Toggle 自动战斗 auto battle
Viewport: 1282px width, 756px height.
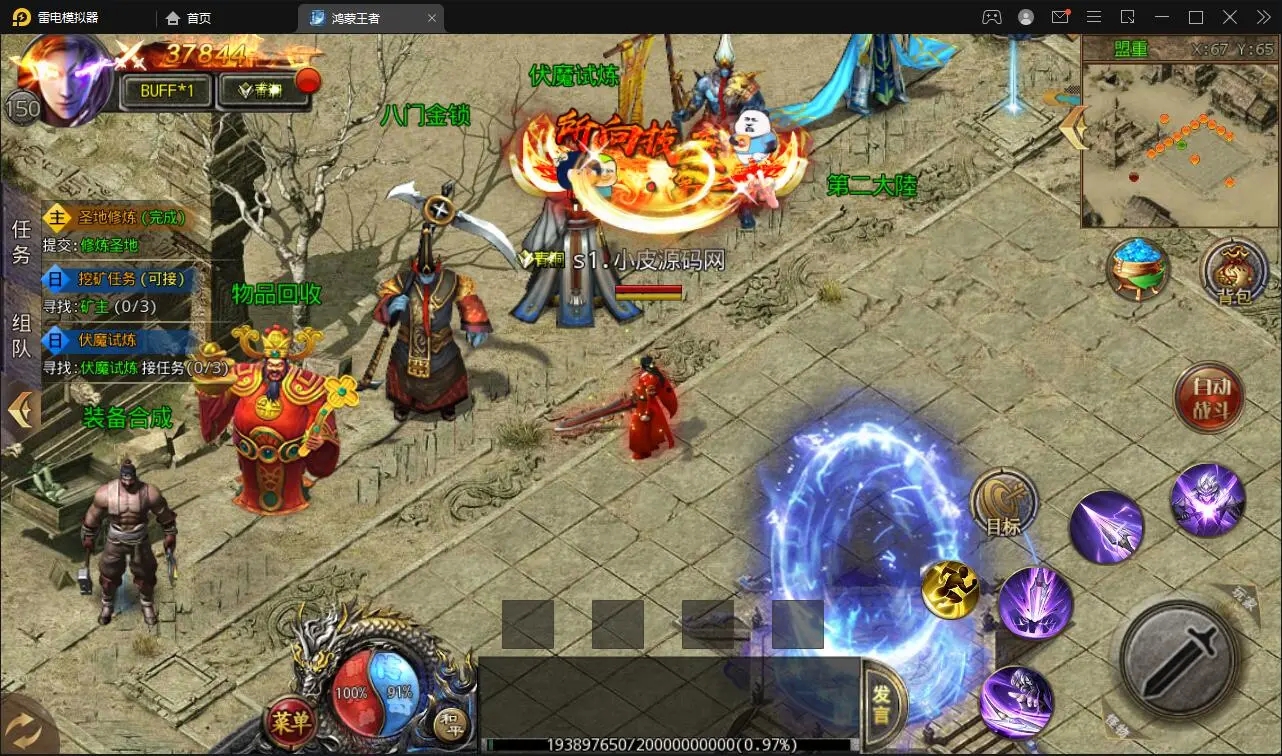tap(1208, 398)
